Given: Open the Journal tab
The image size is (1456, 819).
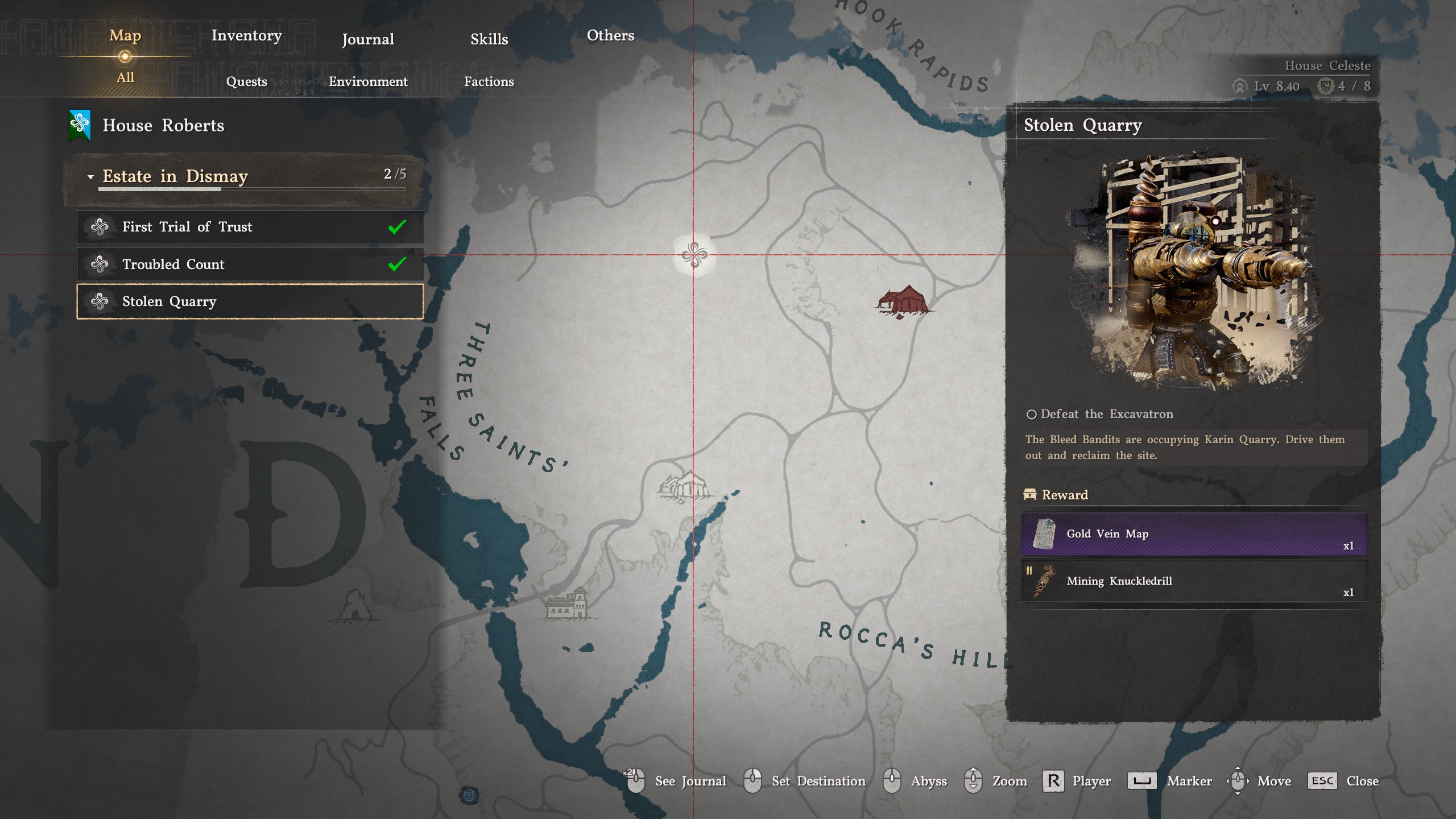Looking at the screenshot, I should [x=367, y=39].
